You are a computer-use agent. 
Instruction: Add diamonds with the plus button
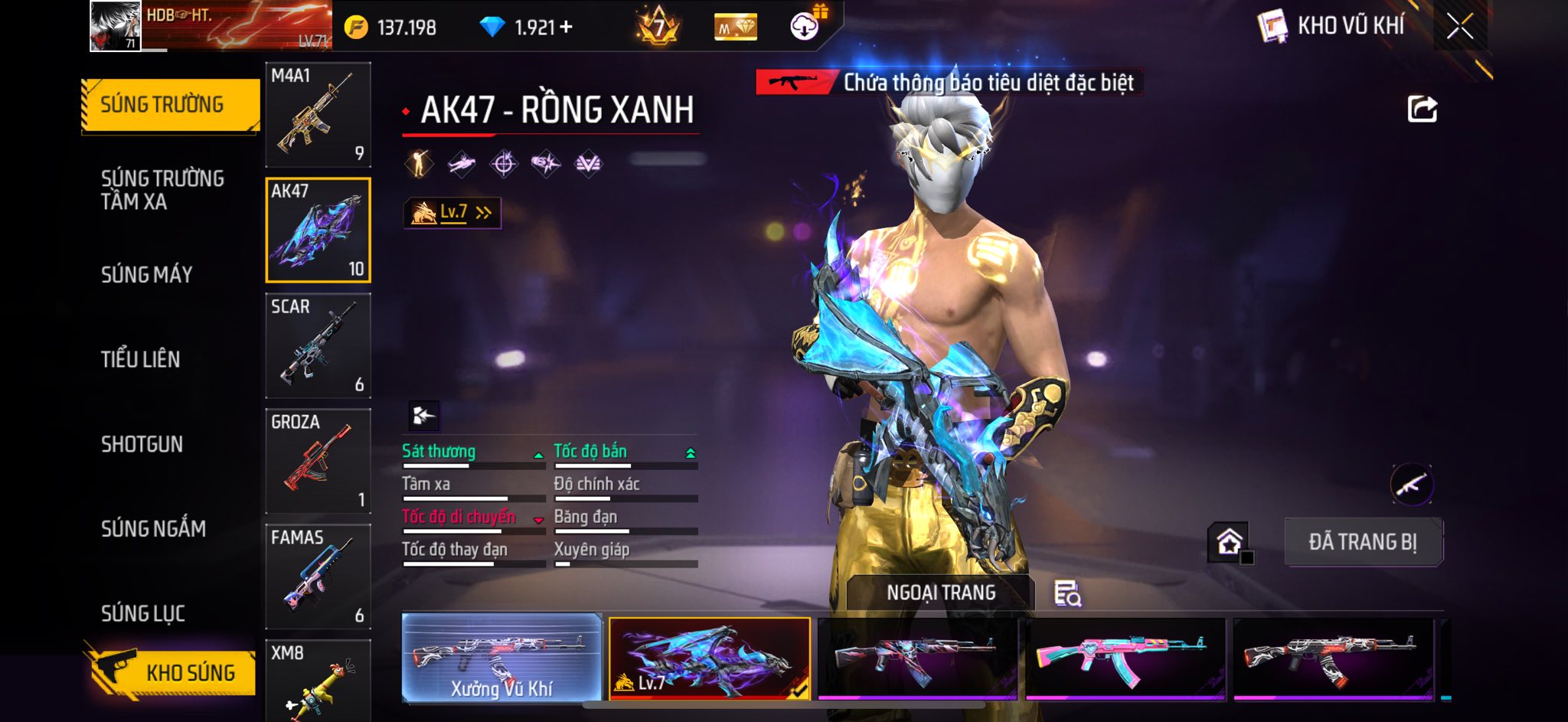point(567,28)
